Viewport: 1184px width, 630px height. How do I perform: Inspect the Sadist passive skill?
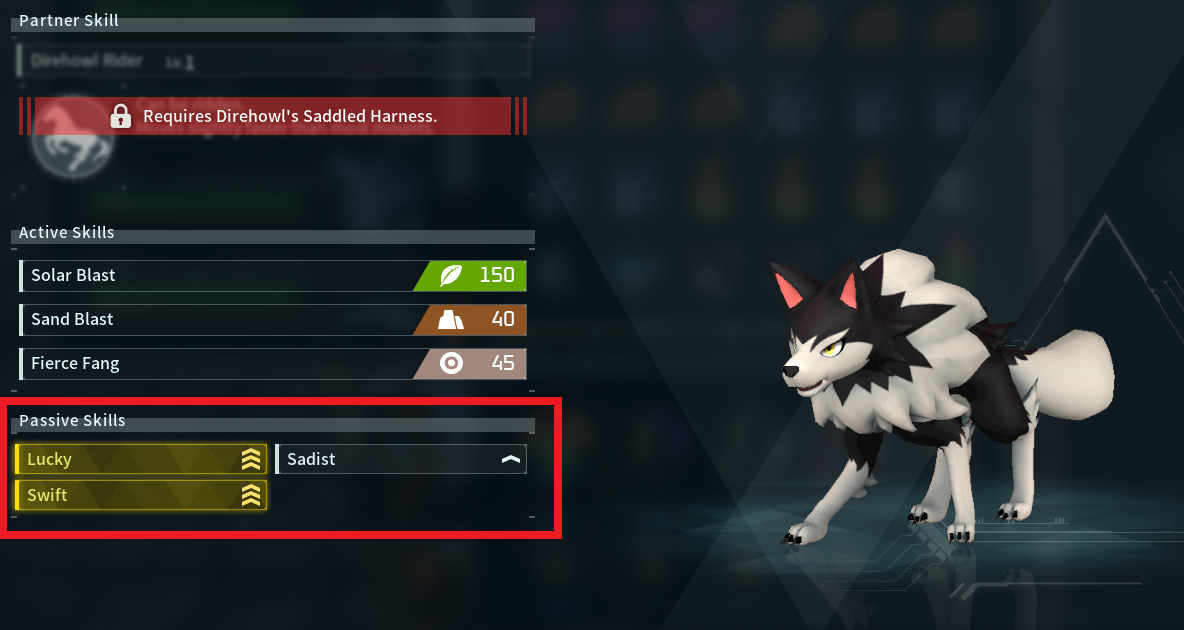(x=400, y=459)
